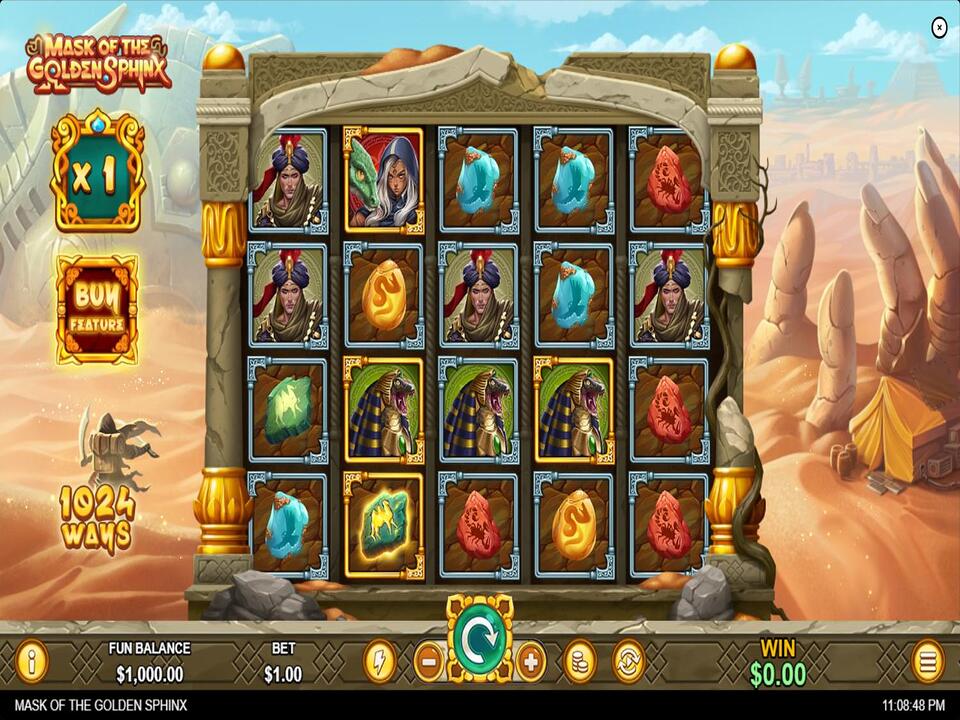Open the coin stack bet options
This screenshot has height=720, width=960.
click(x=579, y=661)
